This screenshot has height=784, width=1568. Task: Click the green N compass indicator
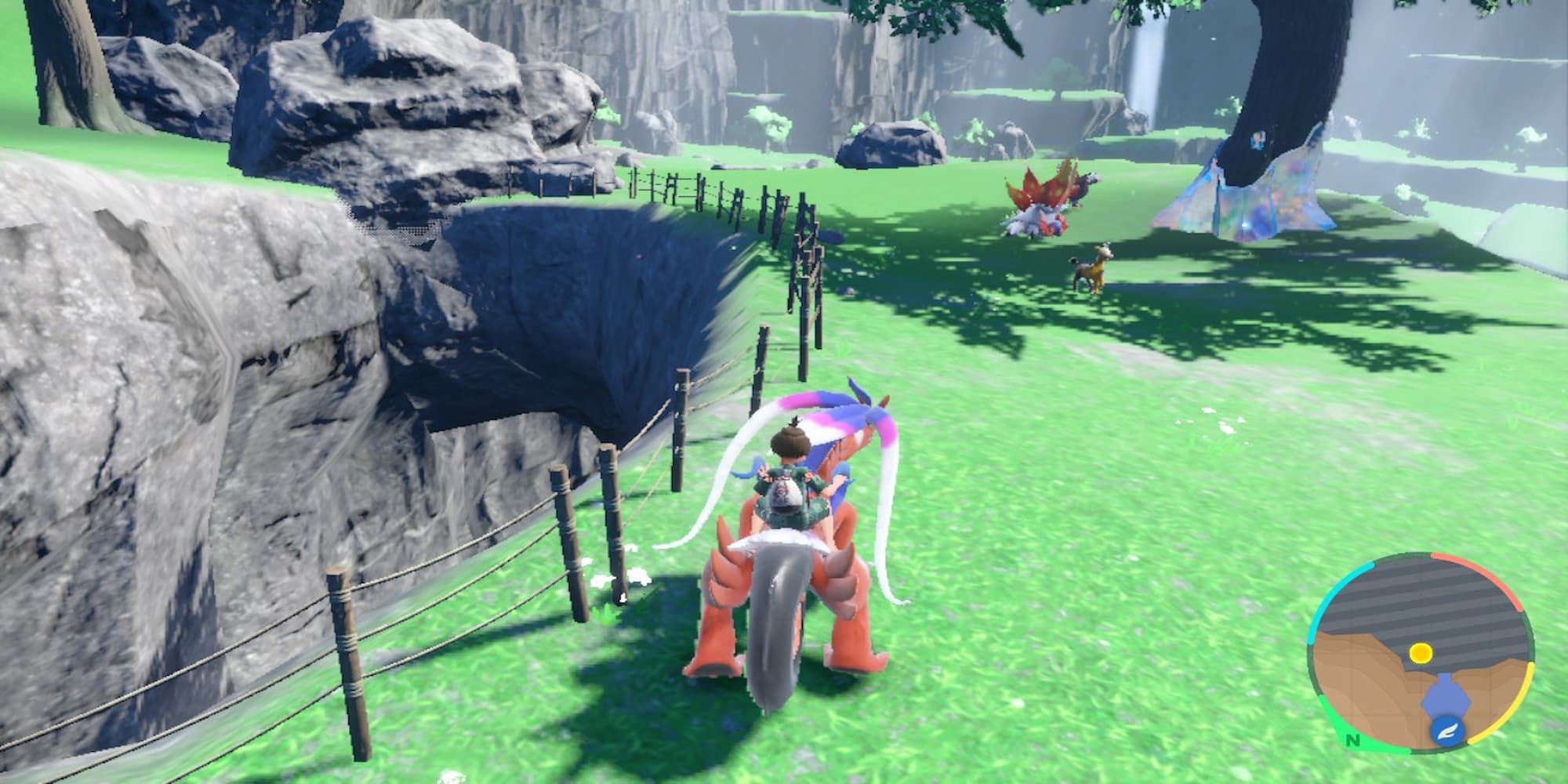coord(1353,740)
